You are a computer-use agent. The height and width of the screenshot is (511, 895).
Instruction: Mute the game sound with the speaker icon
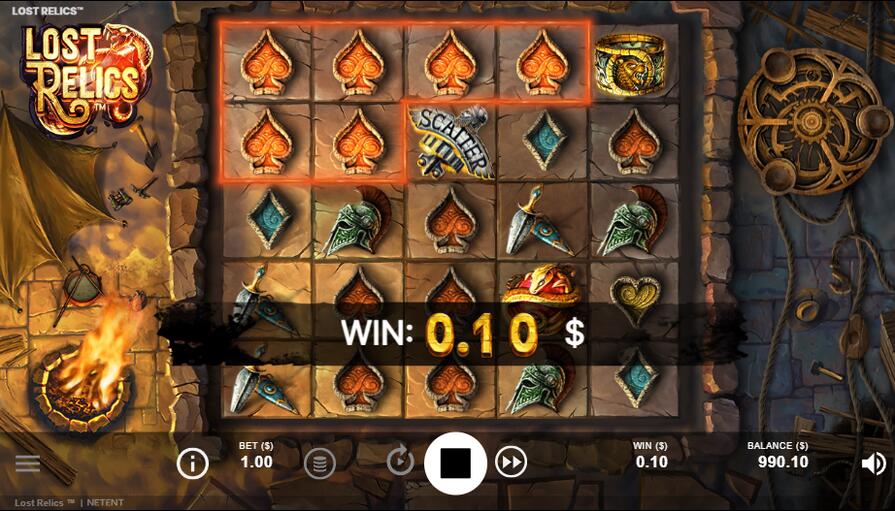[x=873, y=463]
